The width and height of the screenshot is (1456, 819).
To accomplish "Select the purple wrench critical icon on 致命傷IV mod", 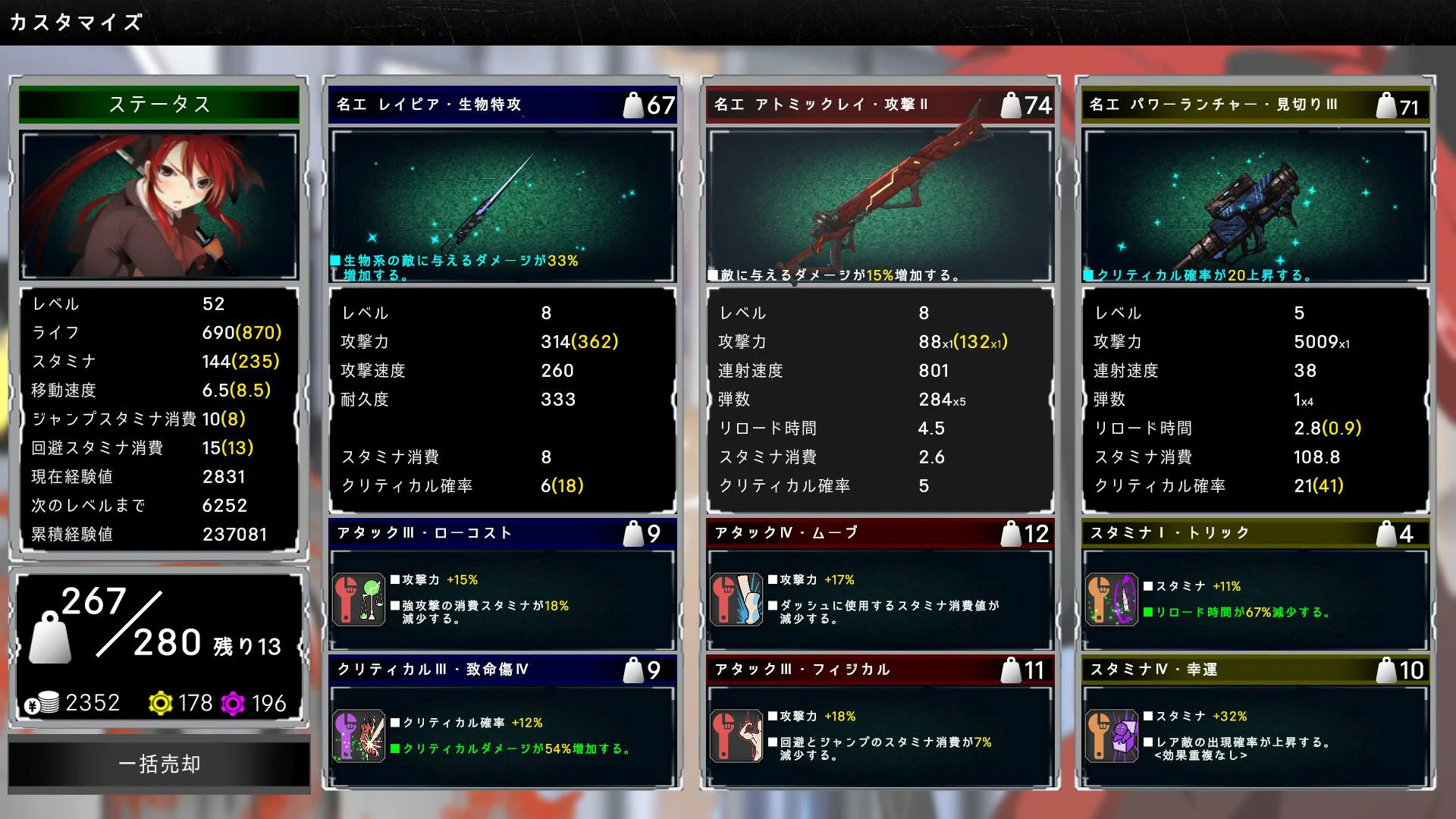I will coord(359,734).
